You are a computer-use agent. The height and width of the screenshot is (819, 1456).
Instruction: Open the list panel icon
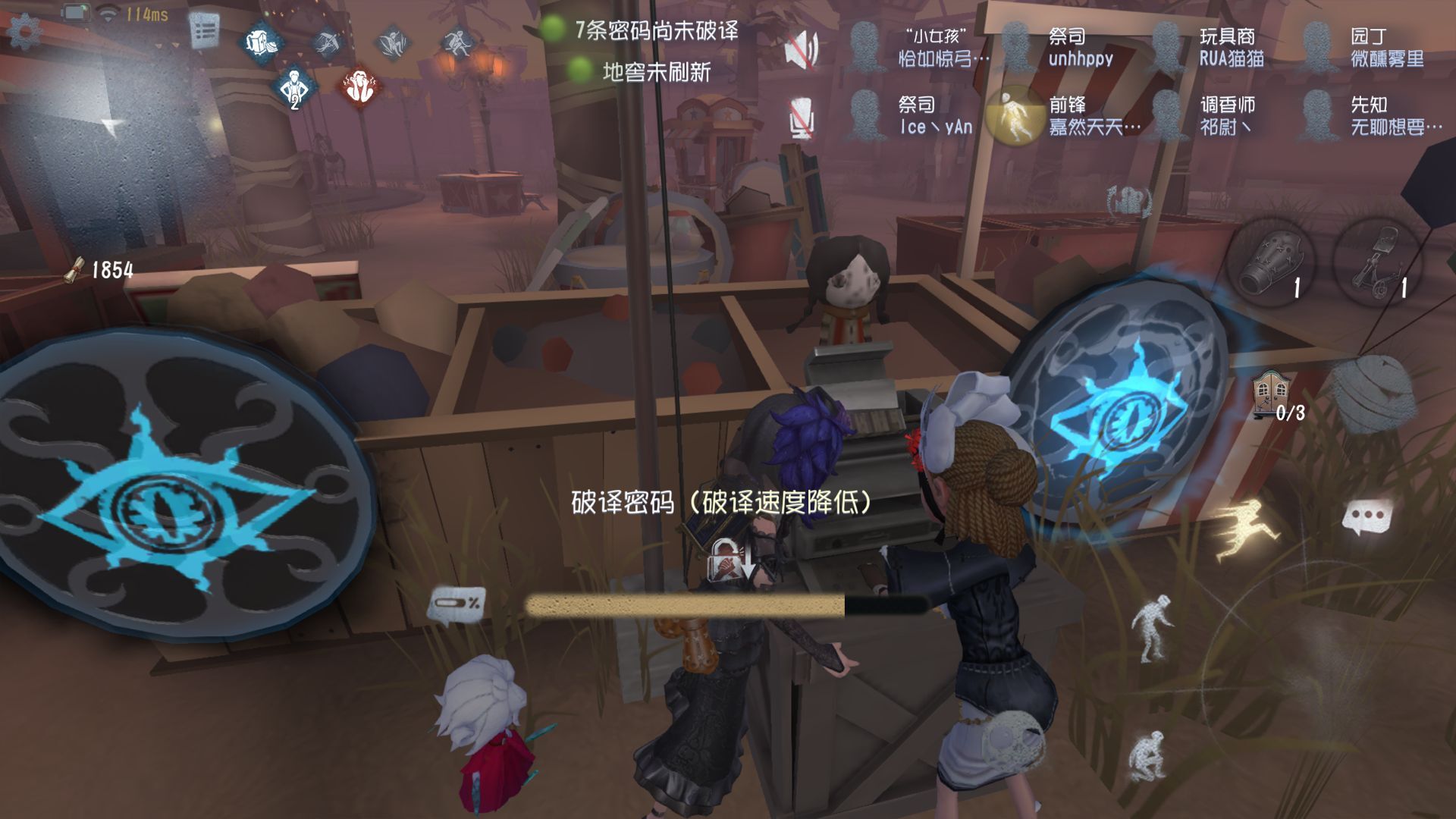pos(204,32)
